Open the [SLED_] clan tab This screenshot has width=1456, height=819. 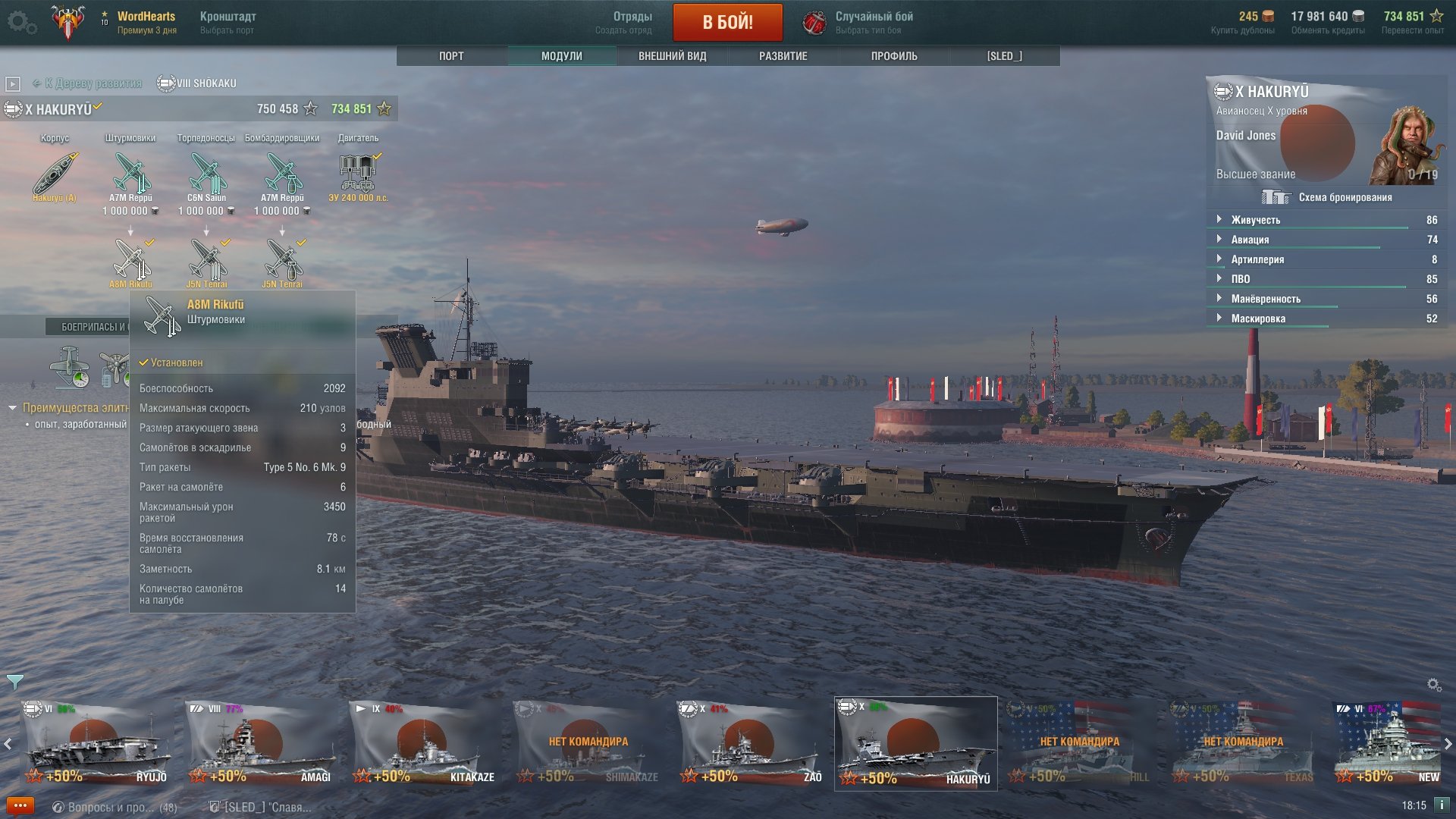click(1004, 56)
